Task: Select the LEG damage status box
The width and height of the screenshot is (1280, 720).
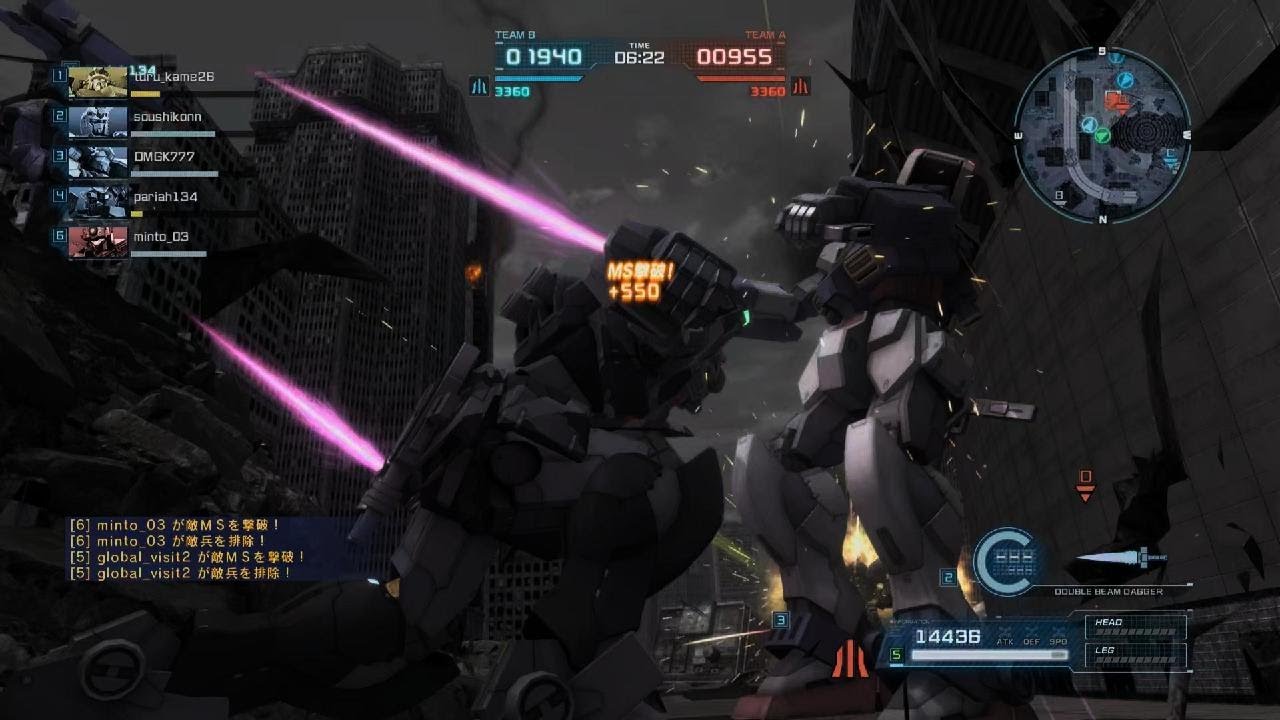Action: [1135, 655]
